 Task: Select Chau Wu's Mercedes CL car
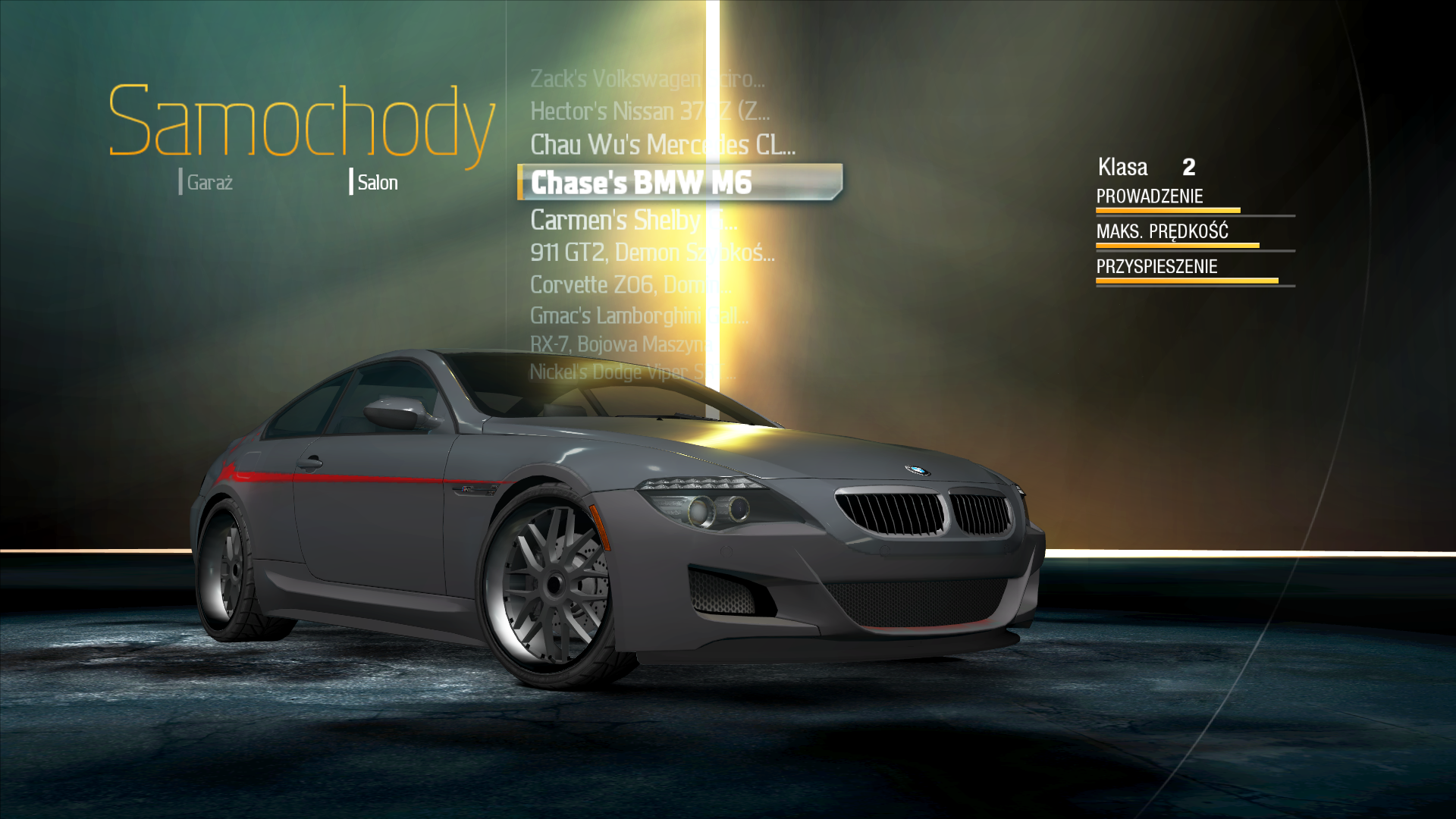pos(662,145)
